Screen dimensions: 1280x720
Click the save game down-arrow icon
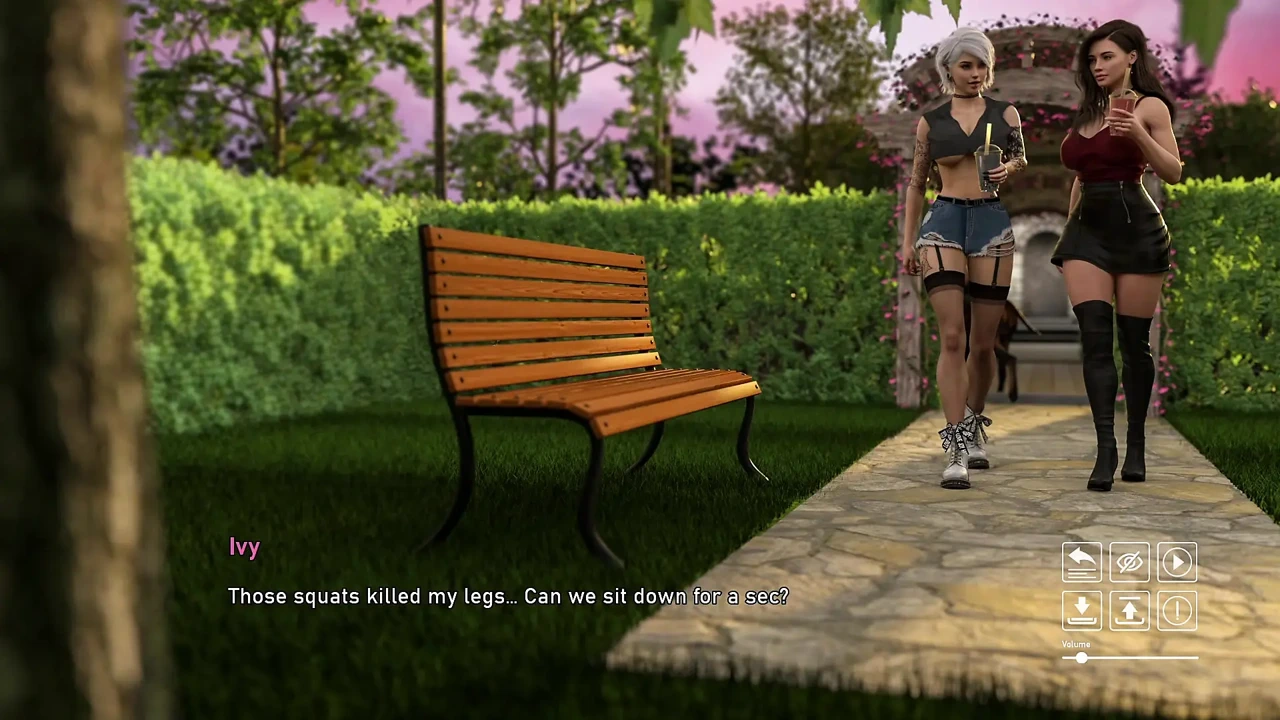[x=1081, y=610]
